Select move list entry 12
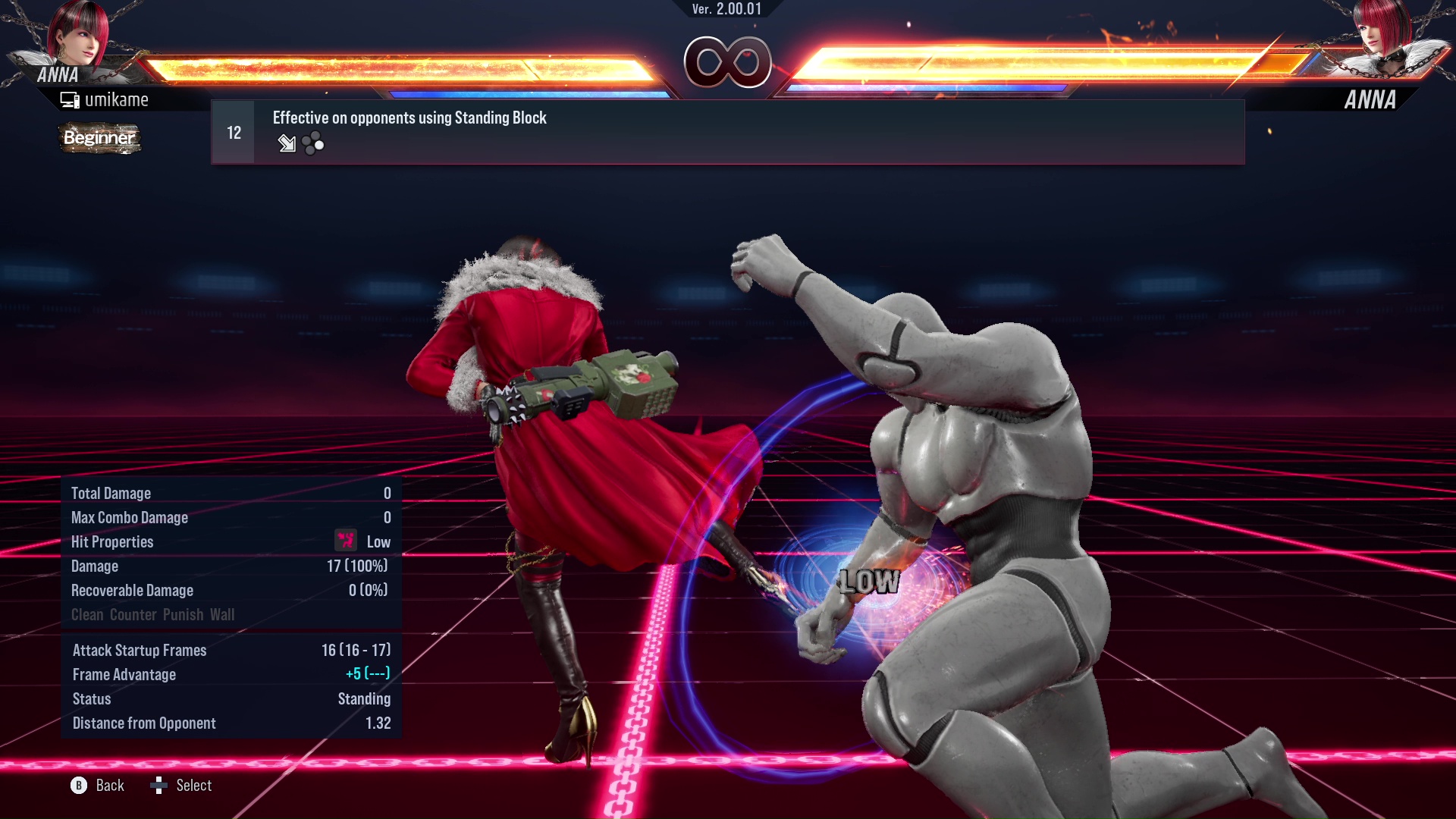 click(x=232, y=130)
